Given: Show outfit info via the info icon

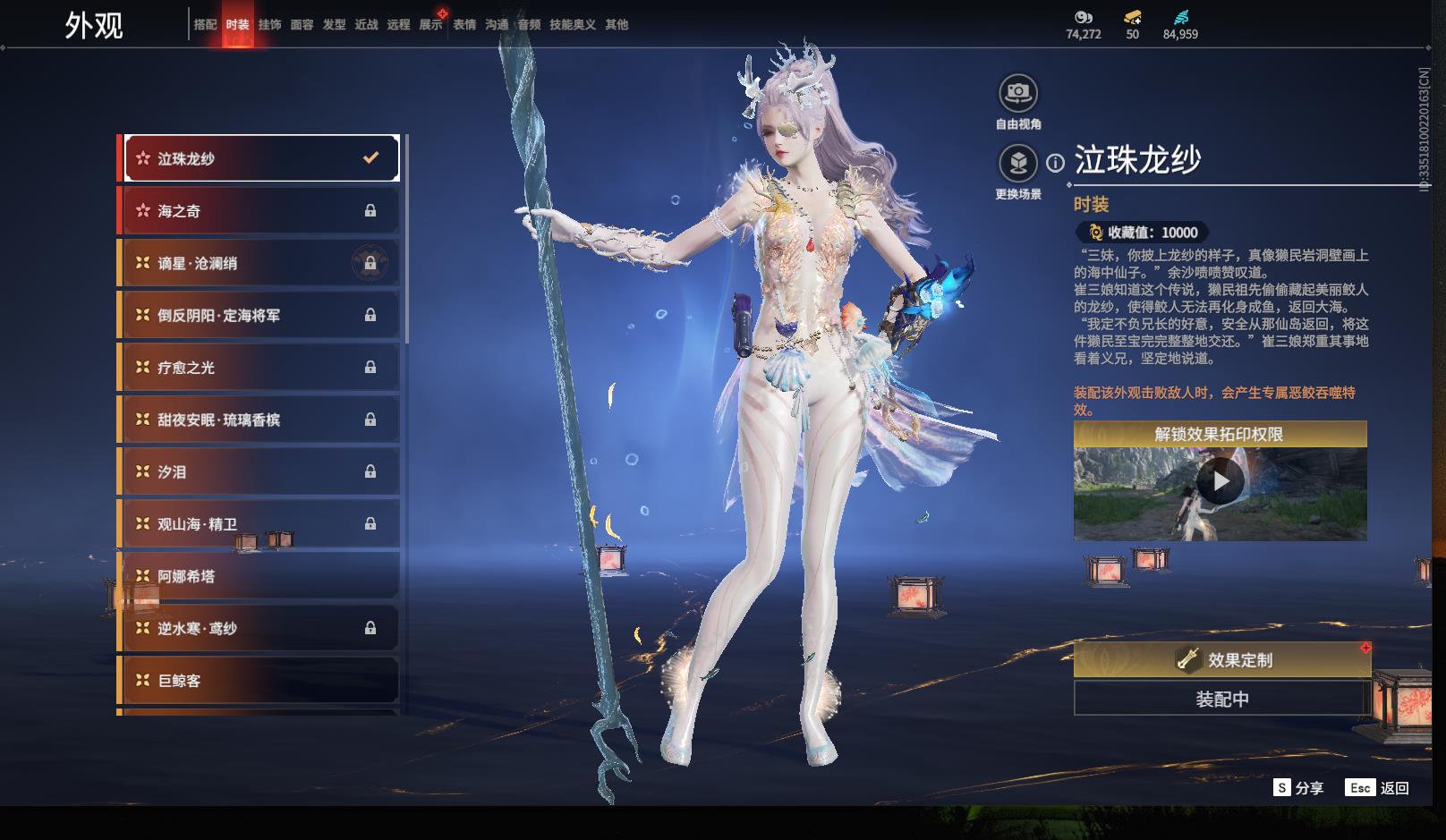Looking at the screenshot, I should point(1056,163).
